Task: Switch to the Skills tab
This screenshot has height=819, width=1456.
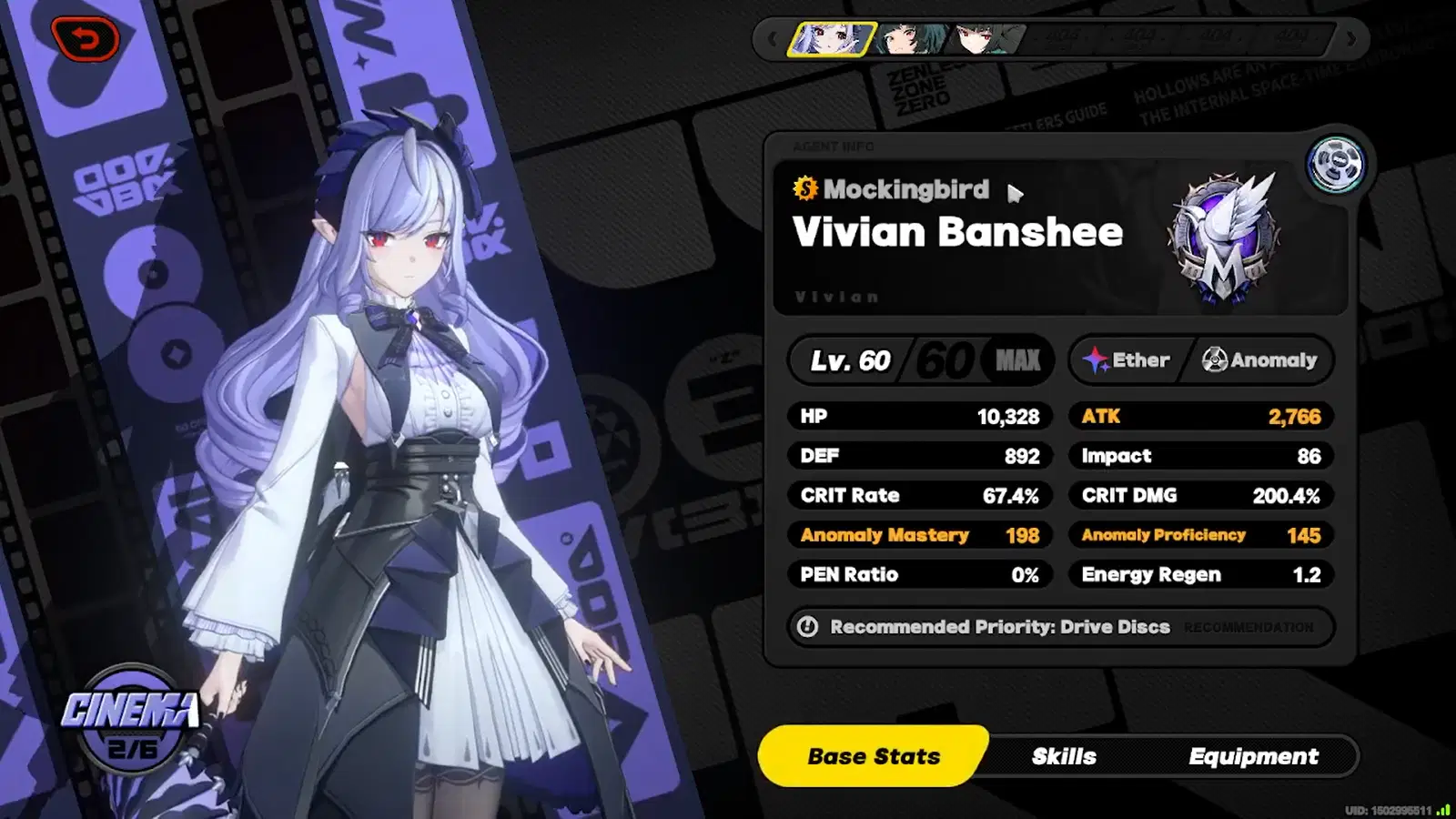Action: click(1065, 756)
